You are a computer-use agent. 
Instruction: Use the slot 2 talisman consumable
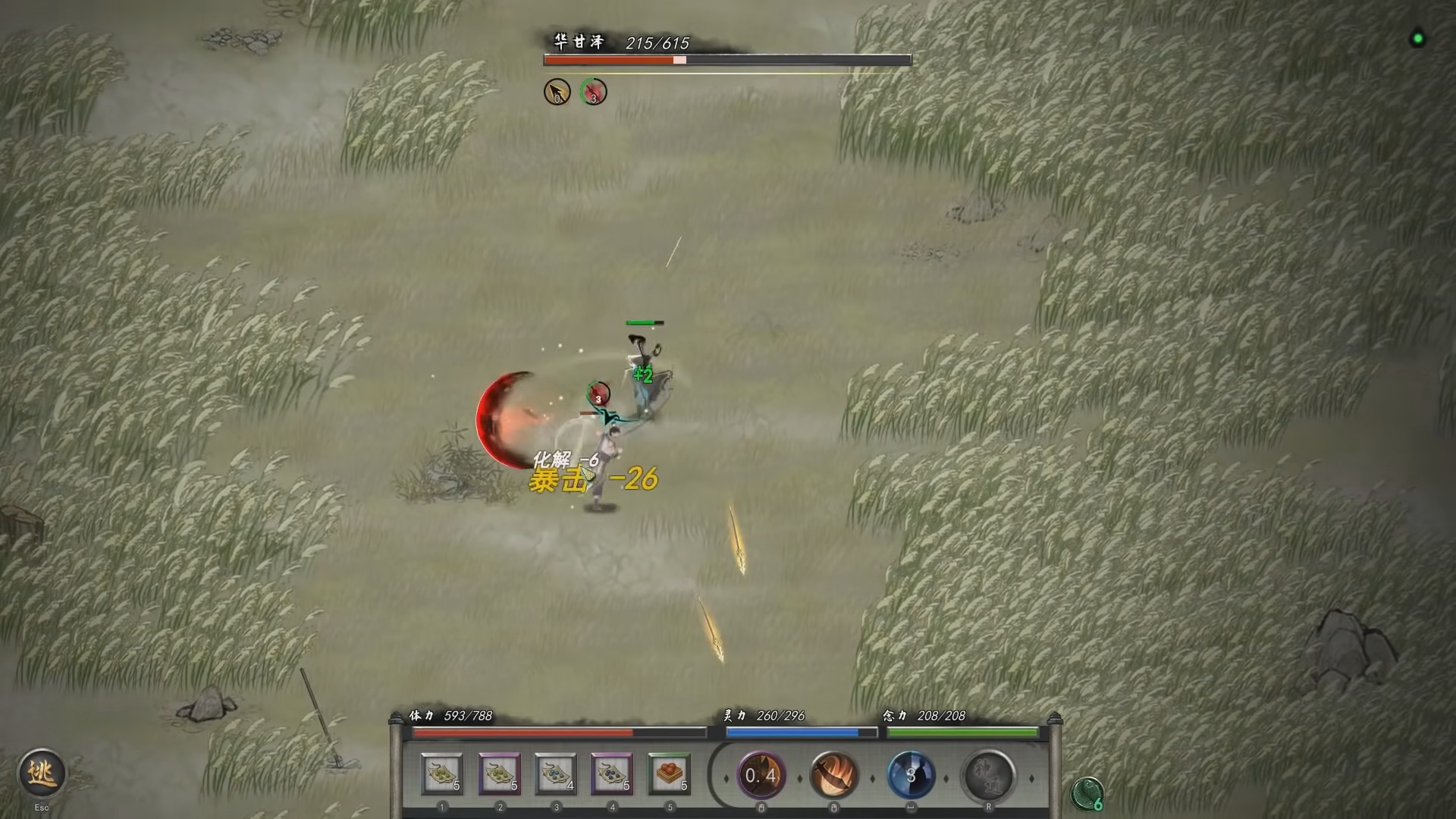click(x=499, y=775)
